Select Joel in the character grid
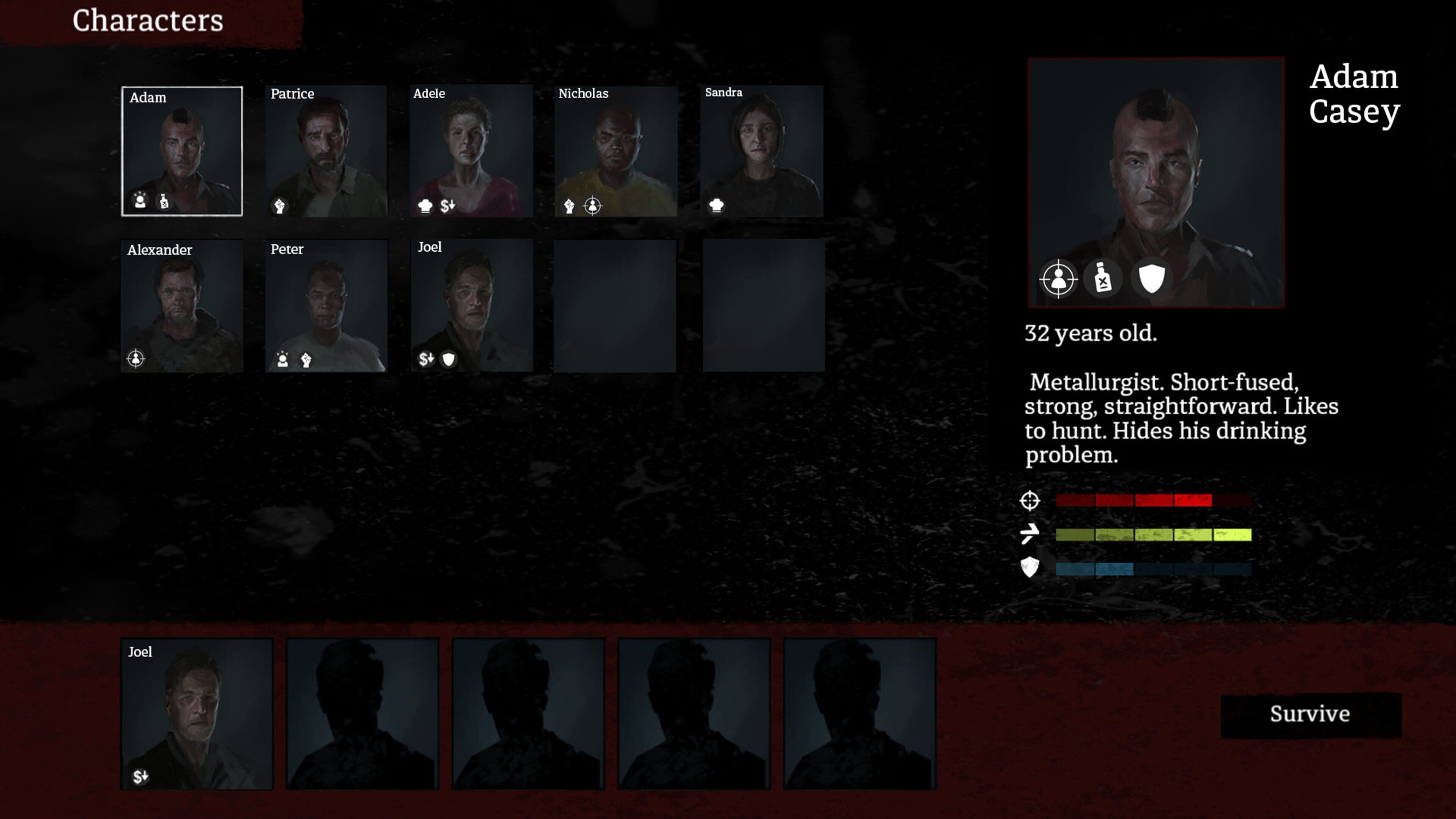The image size is (1456, 819). click(x=471, y=305)
